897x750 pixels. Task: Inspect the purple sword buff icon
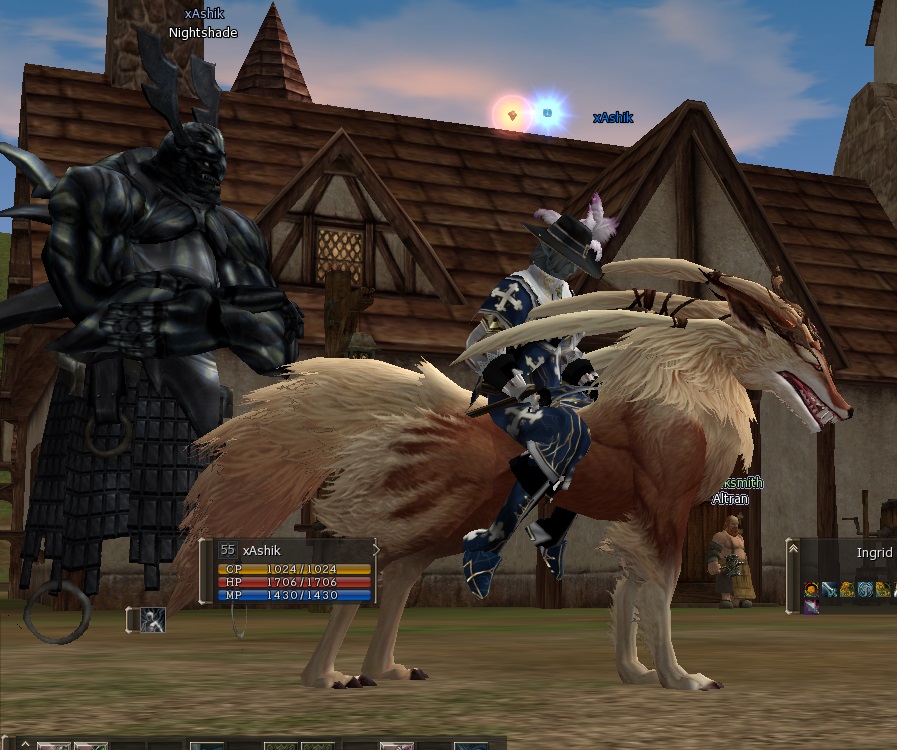(x=811, y=606)
